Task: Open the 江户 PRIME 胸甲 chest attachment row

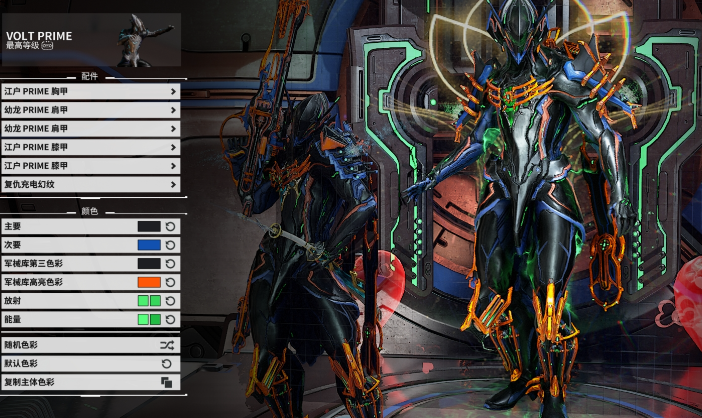Action: (90, 92)
